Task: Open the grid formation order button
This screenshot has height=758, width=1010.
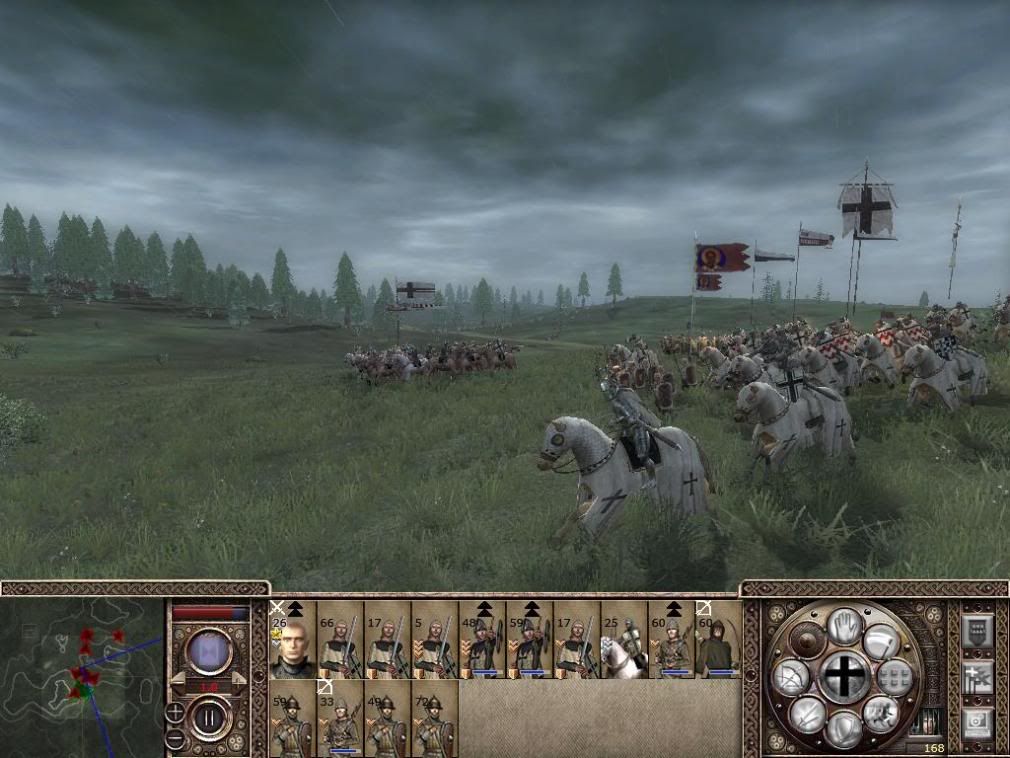Action: 895,678
